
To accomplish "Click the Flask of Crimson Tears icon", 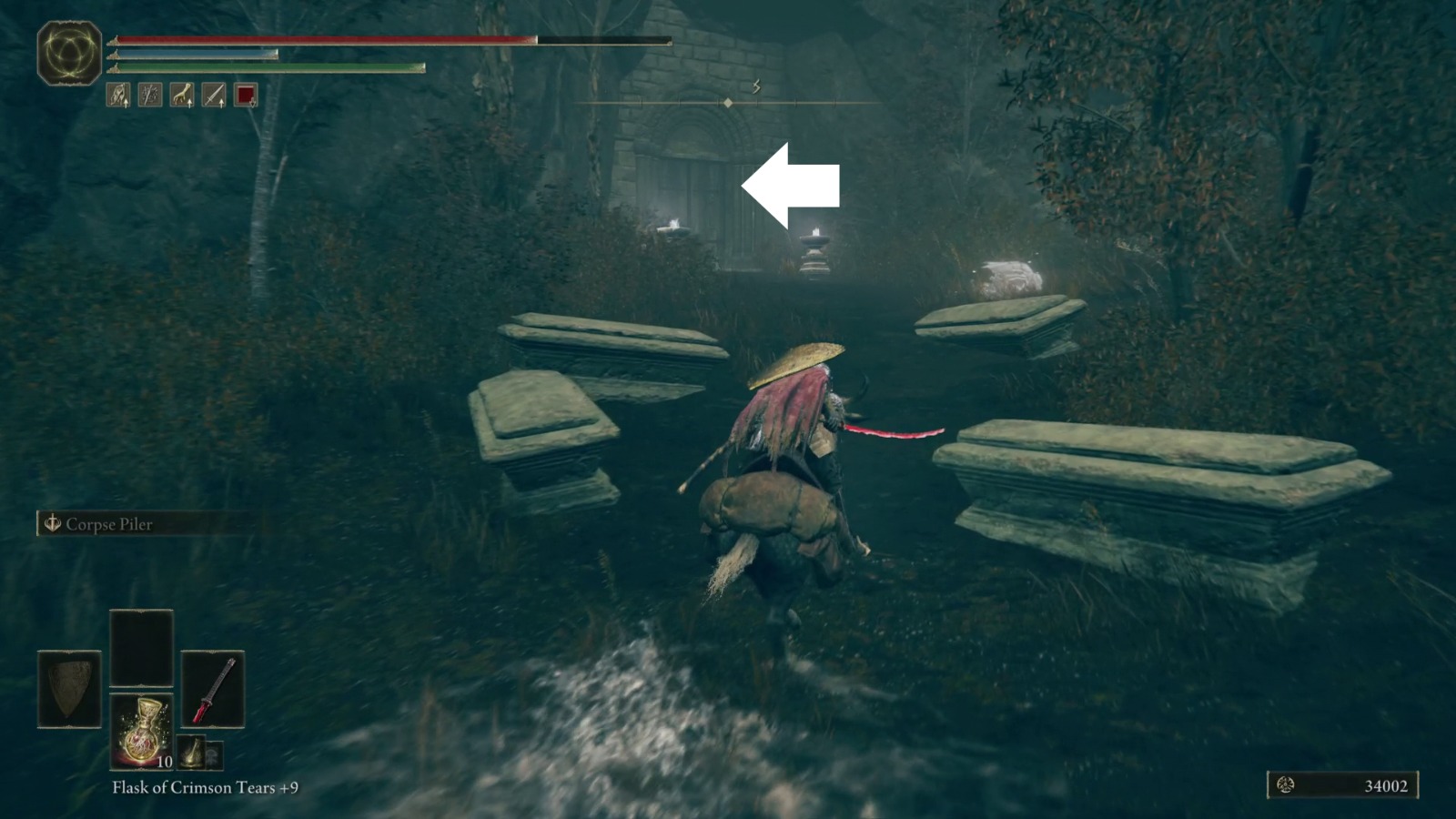I will tap(142, 733).
